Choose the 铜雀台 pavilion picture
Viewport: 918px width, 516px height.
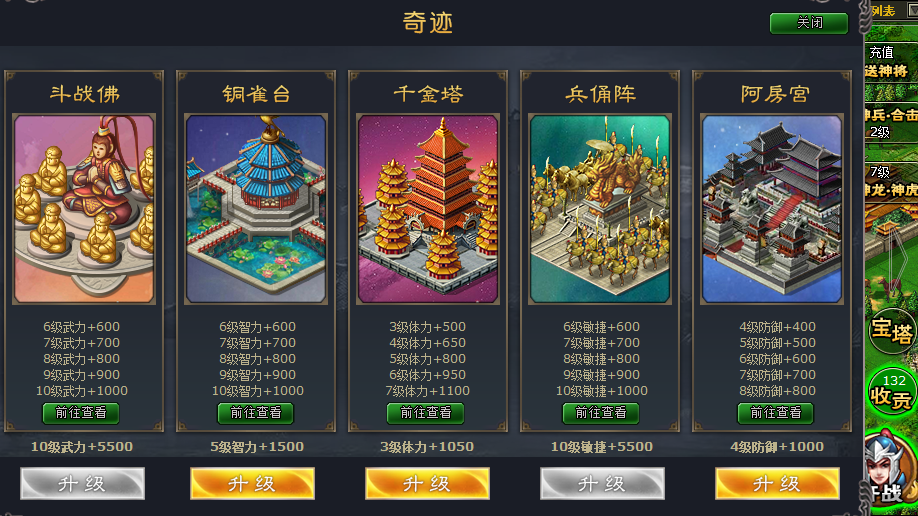[256, 209]
